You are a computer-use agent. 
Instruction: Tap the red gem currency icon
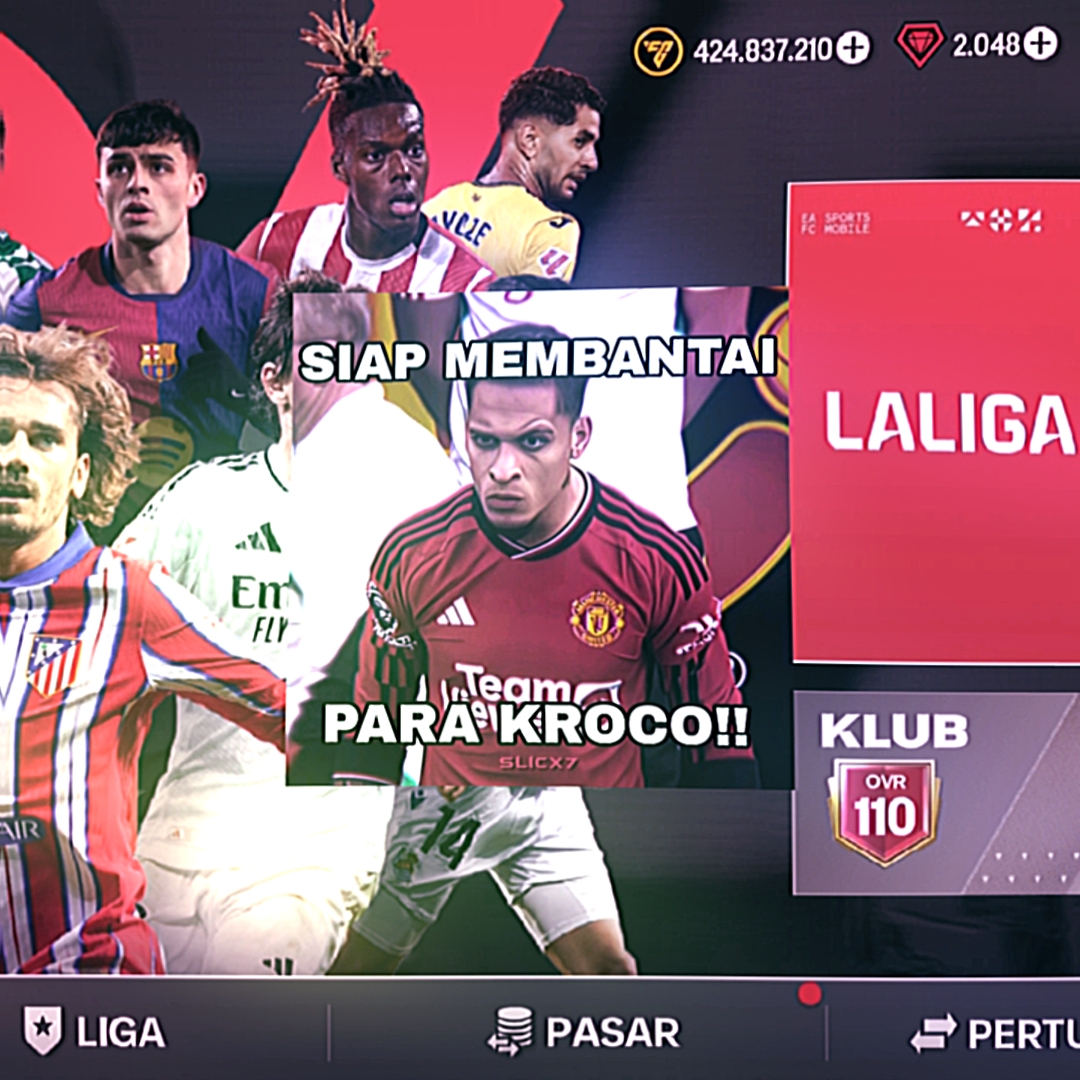919,46
